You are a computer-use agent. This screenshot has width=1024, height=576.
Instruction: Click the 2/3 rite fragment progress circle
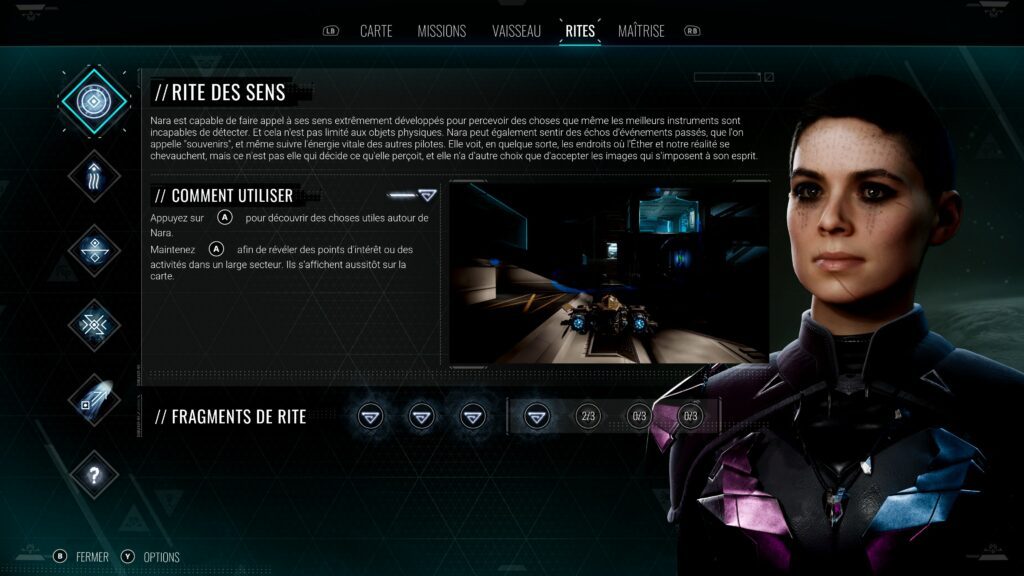pos(588,416)
